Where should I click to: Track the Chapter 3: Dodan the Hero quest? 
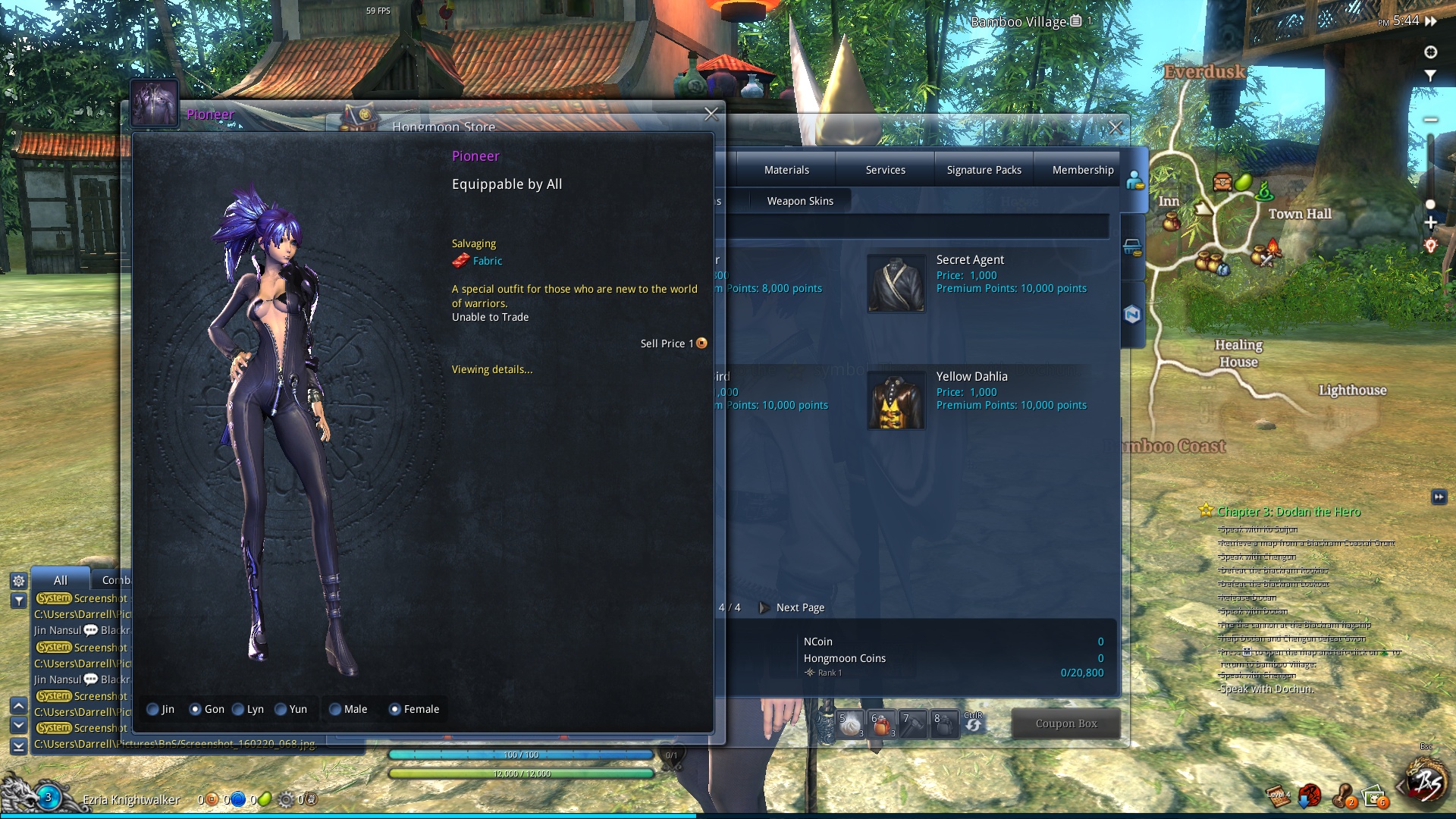click(x=1288, y=512)
